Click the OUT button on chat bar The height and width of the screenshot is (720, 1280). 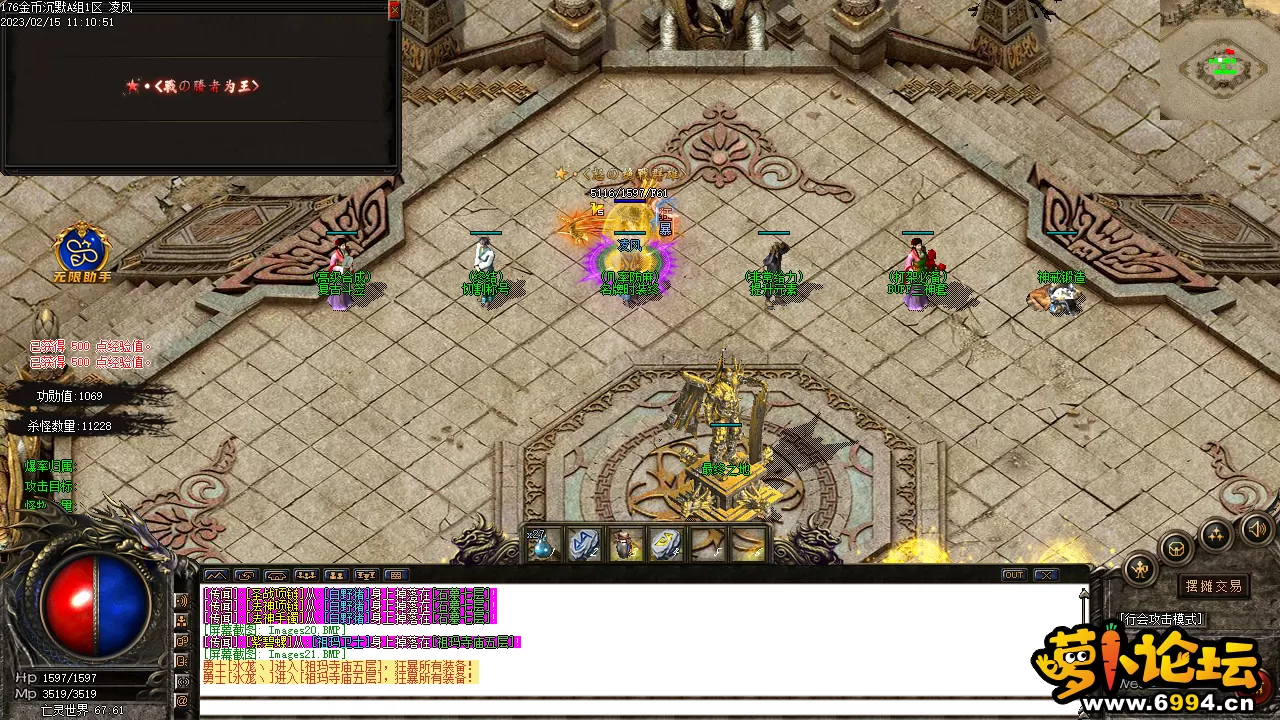(x=1014, y=575)
